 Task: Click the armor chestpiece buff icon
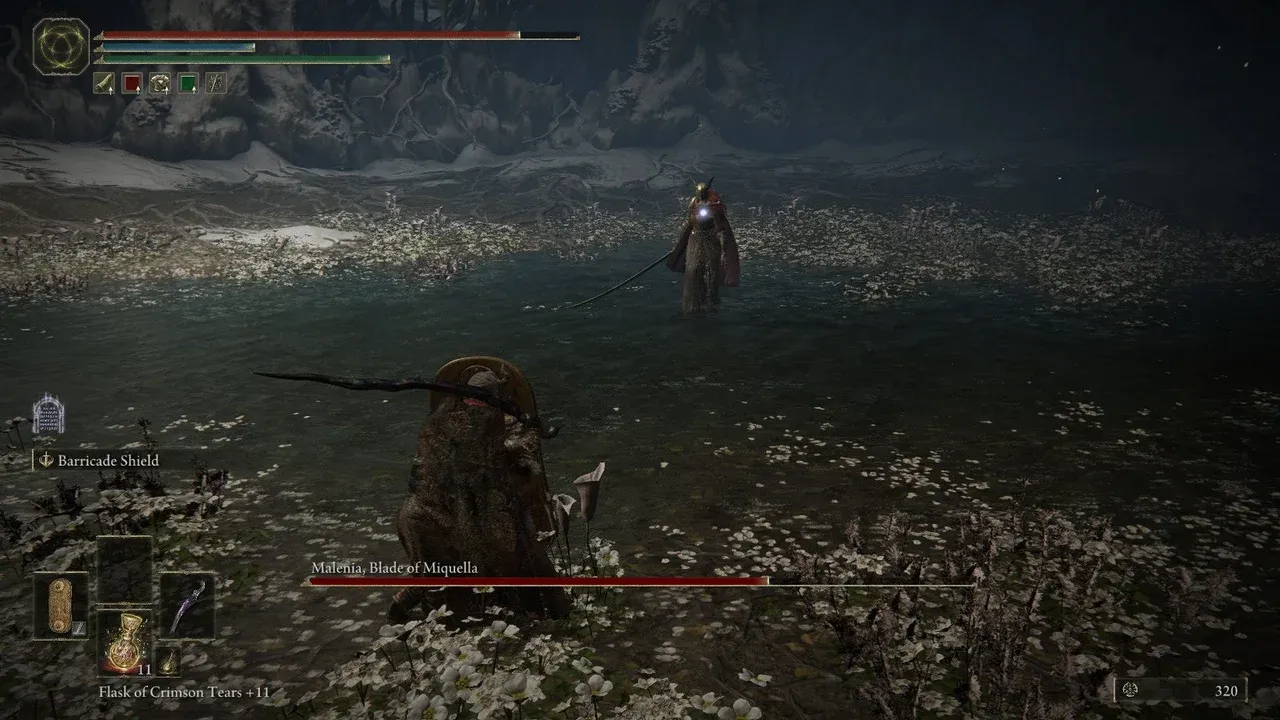[x=160, y=83]
